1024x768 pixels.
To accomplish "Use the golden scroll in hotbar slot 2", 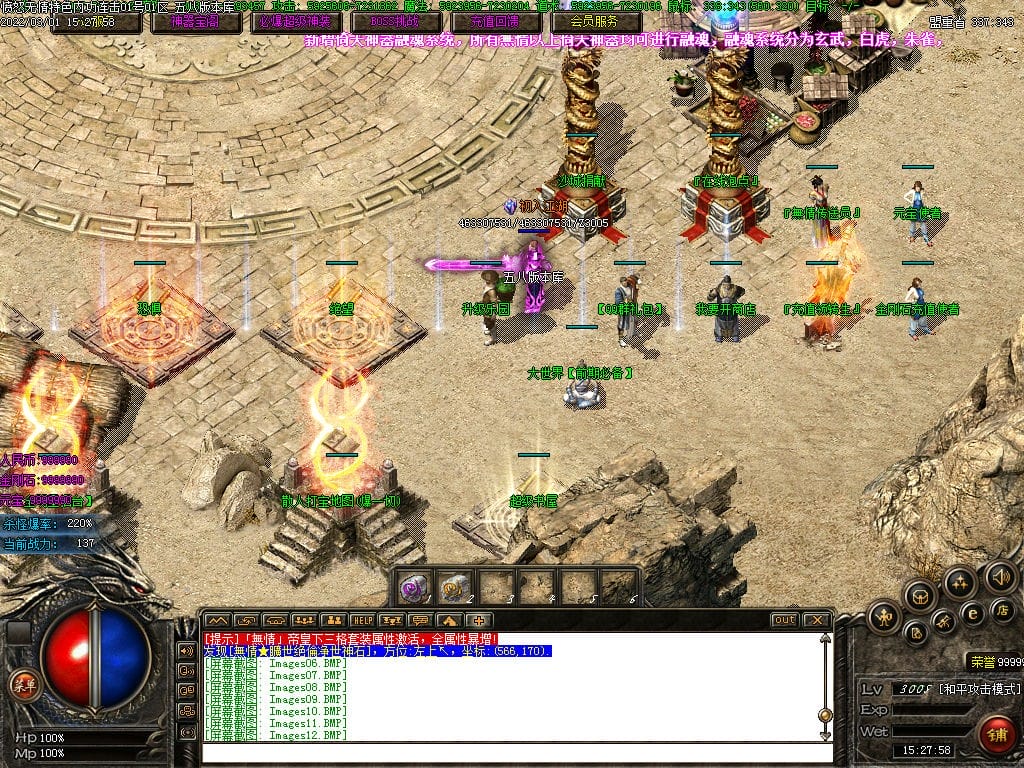I will point(455,586).
